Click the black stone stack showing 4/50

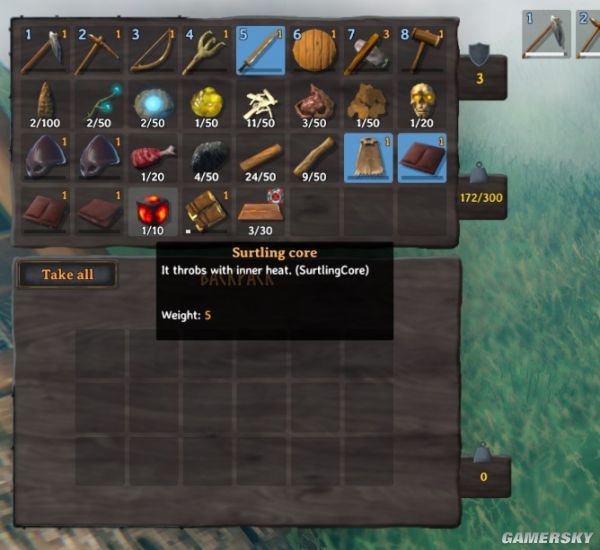click(x=206, y=158)
